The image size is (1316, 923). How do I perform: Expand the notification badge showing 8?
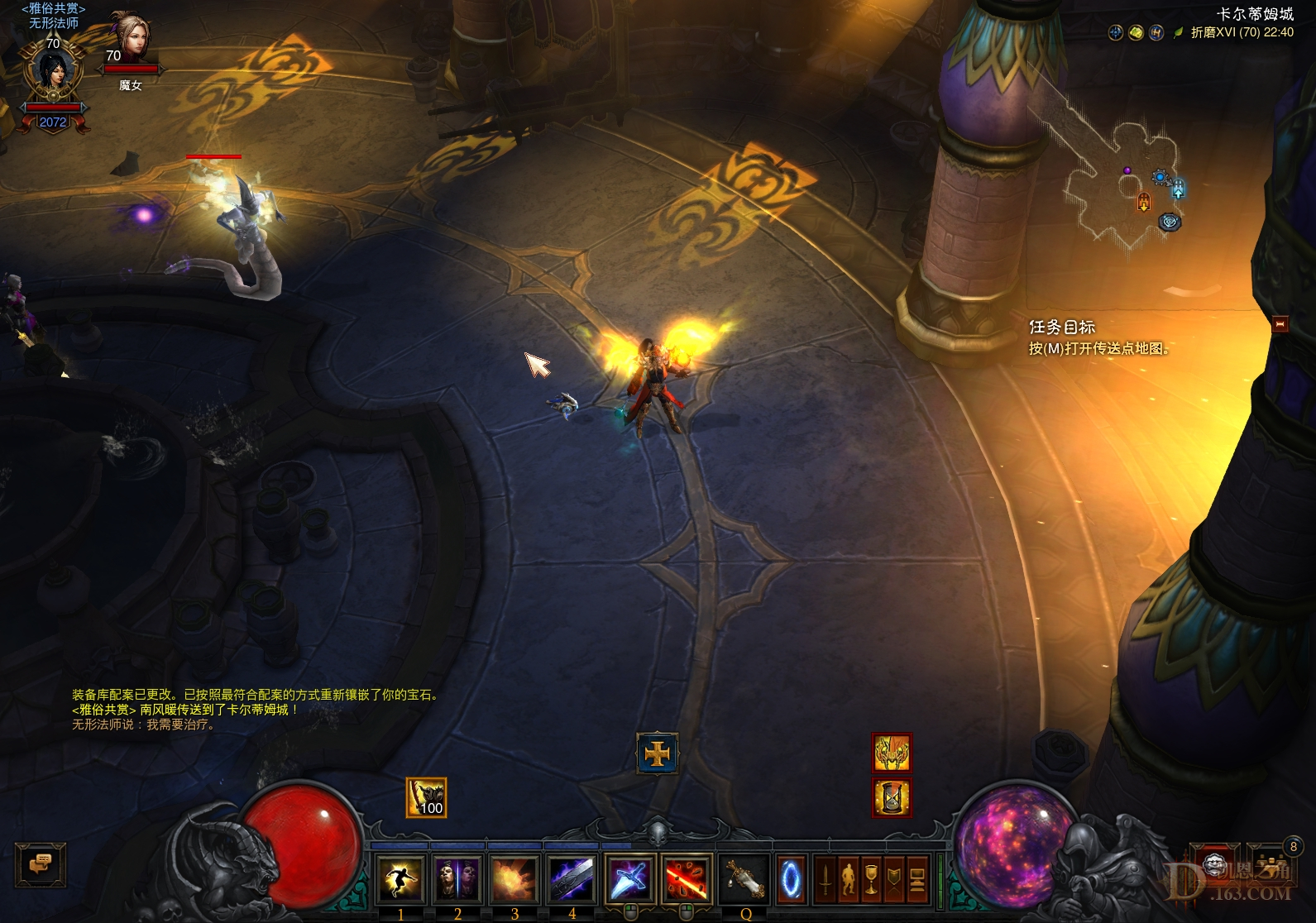1293,848
